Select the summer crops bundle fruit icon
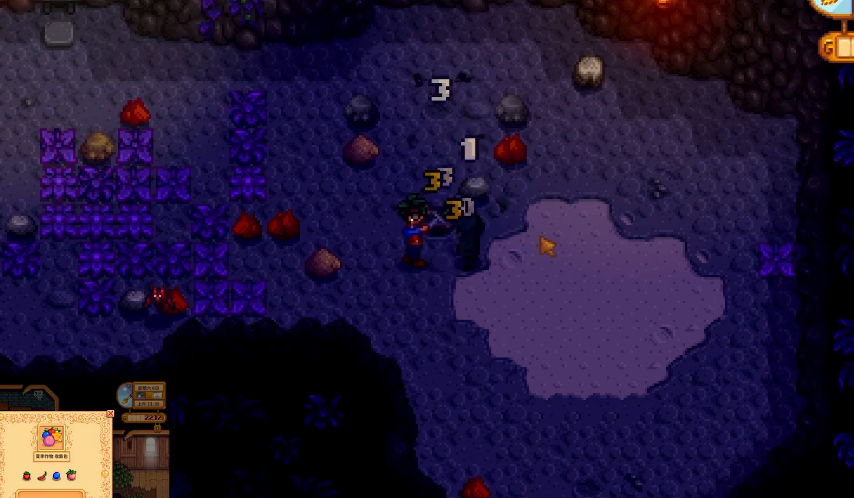 click(x=50, y=438)
